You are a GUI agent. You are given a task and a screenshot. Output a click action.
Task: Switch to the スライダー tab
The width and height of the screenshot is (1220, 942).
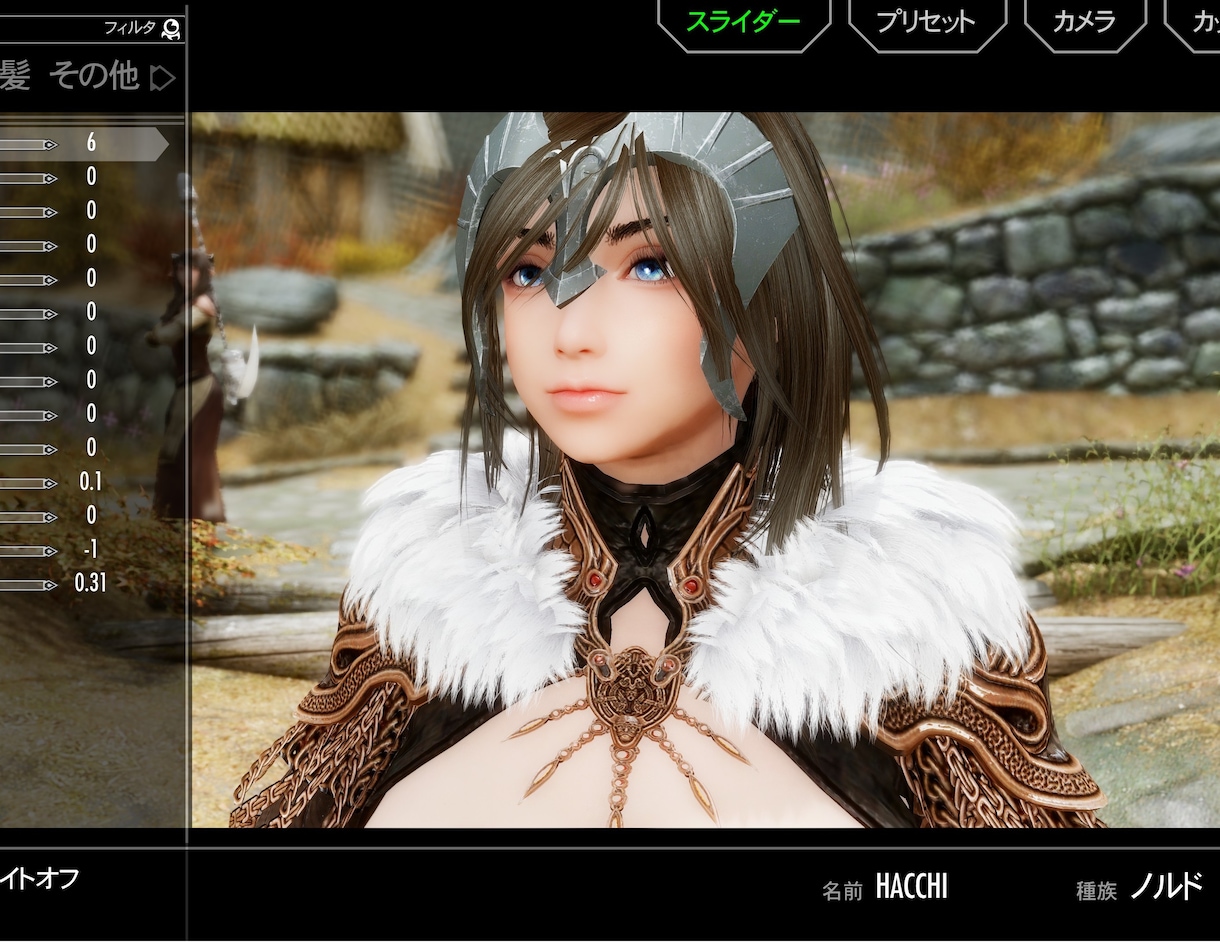click(743, 21)
